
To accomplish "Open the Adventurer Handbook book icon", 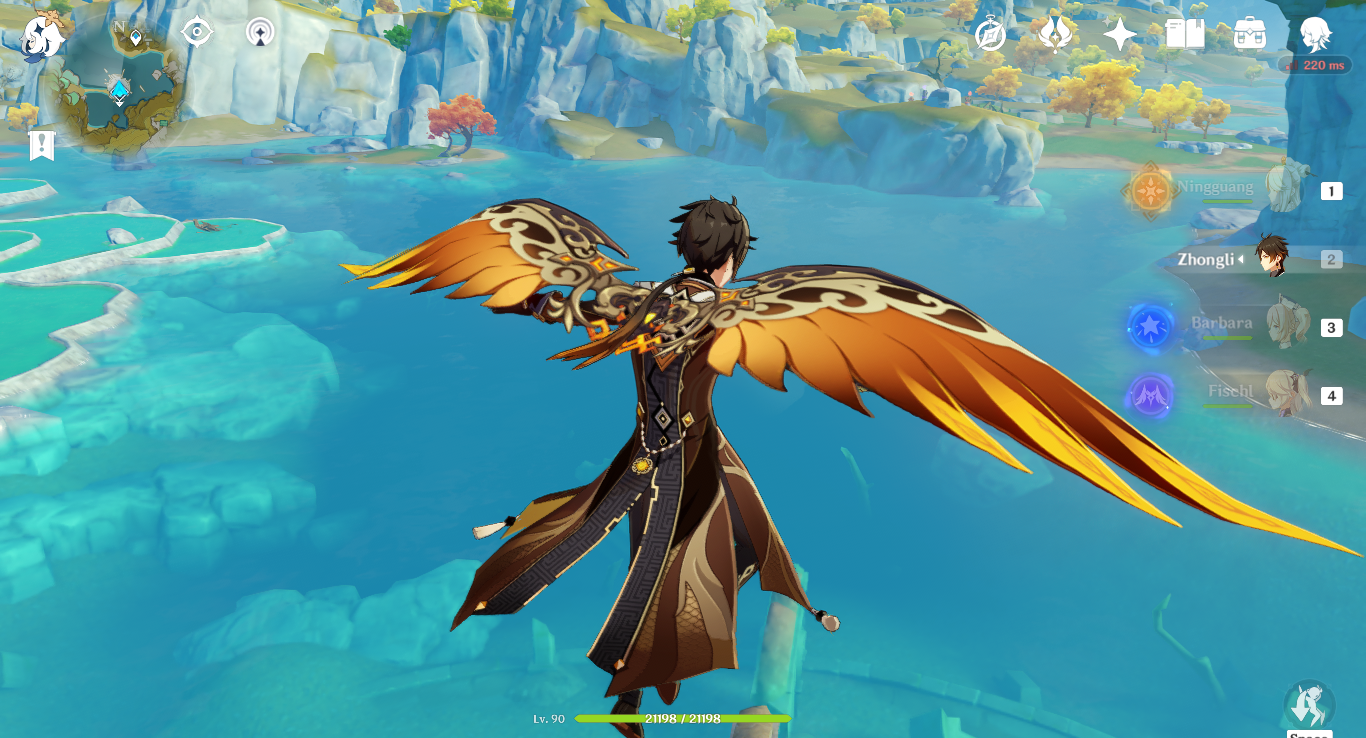I will [x=1183, y=33].
